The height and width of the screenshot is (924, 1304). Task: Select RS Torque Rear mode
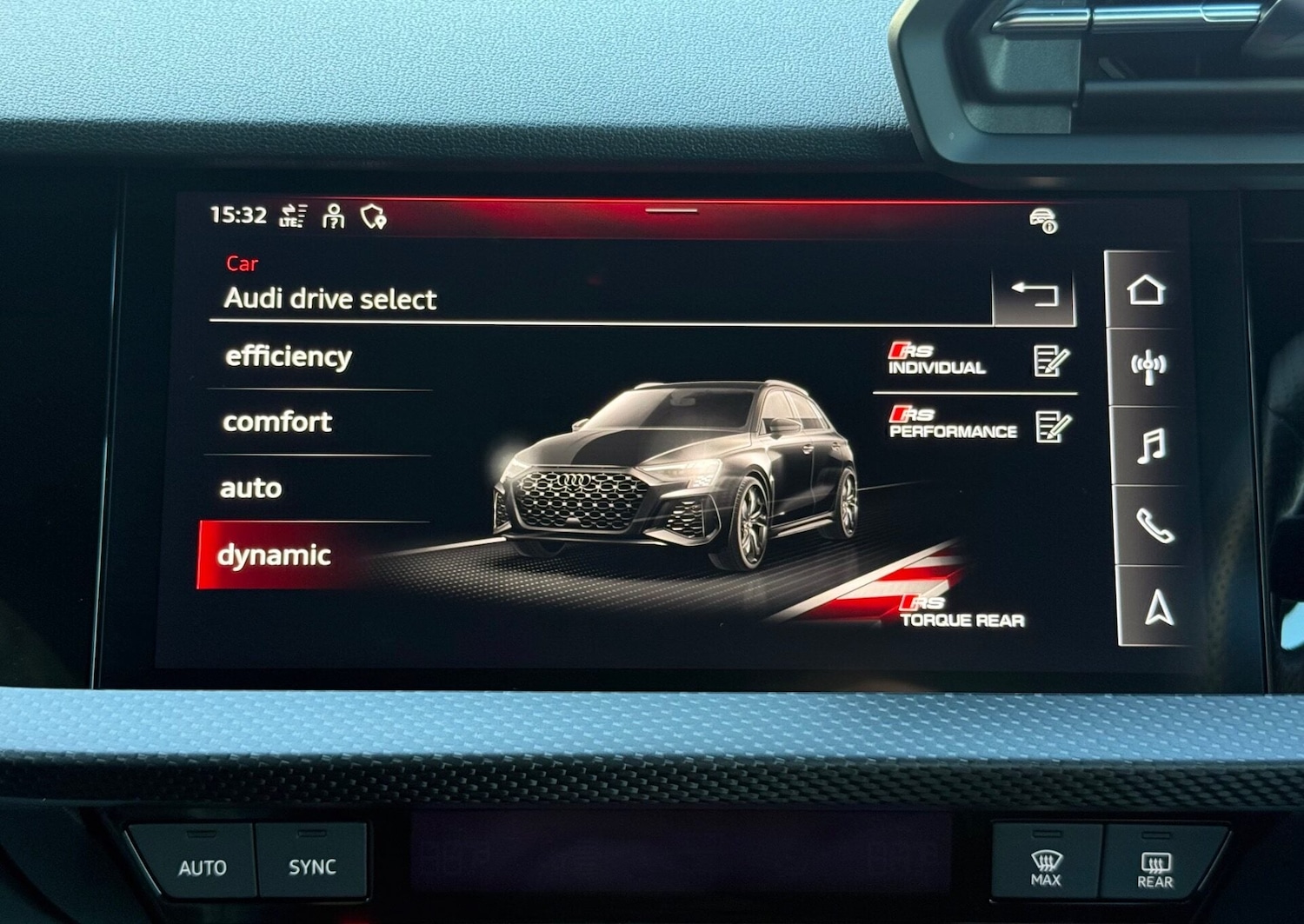(961, 612)
